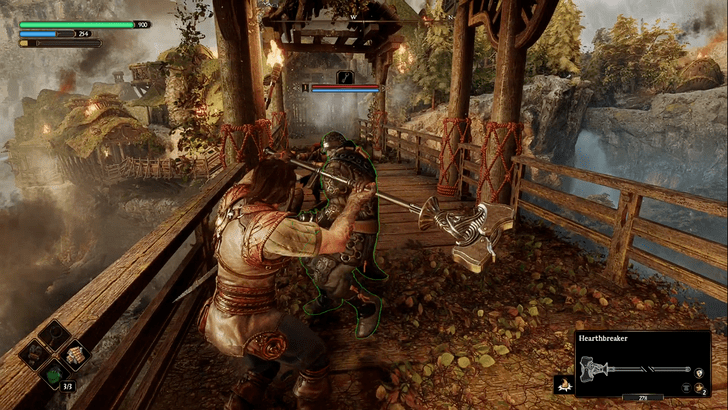
Task: Click the compass bar at the top
Action: (362, 17)
